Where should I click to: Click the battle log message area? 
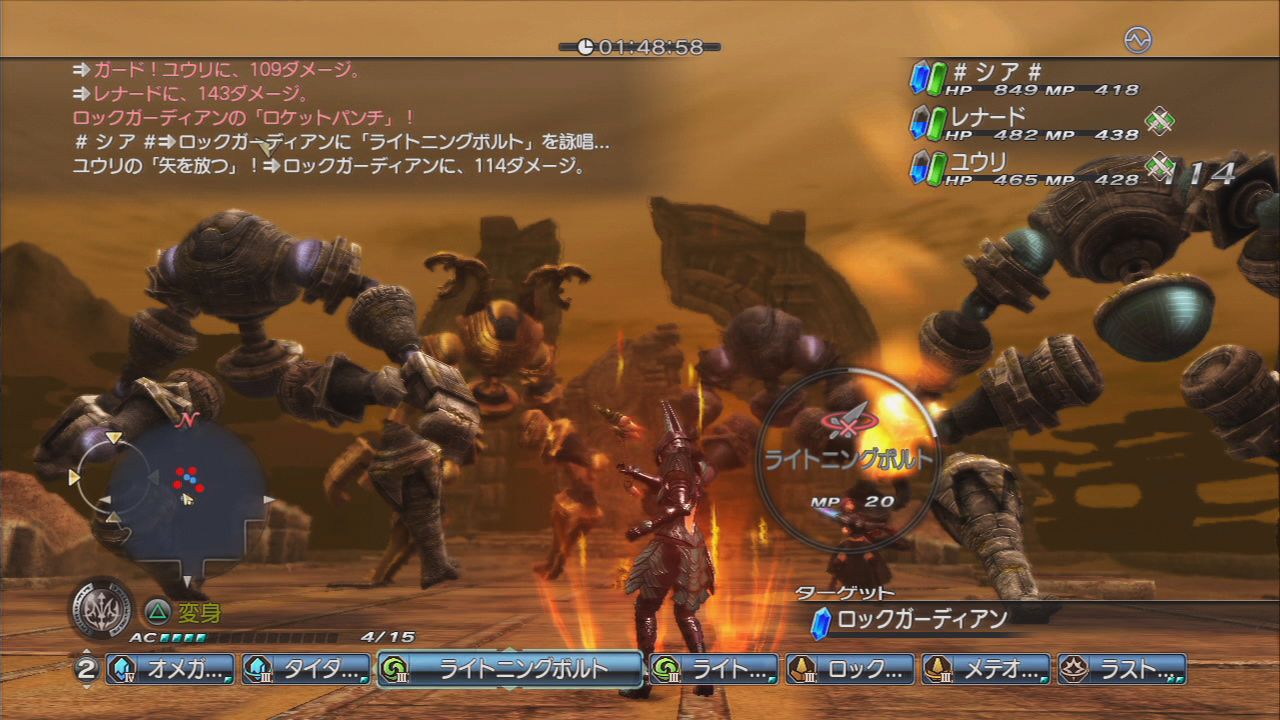point(340,118)
